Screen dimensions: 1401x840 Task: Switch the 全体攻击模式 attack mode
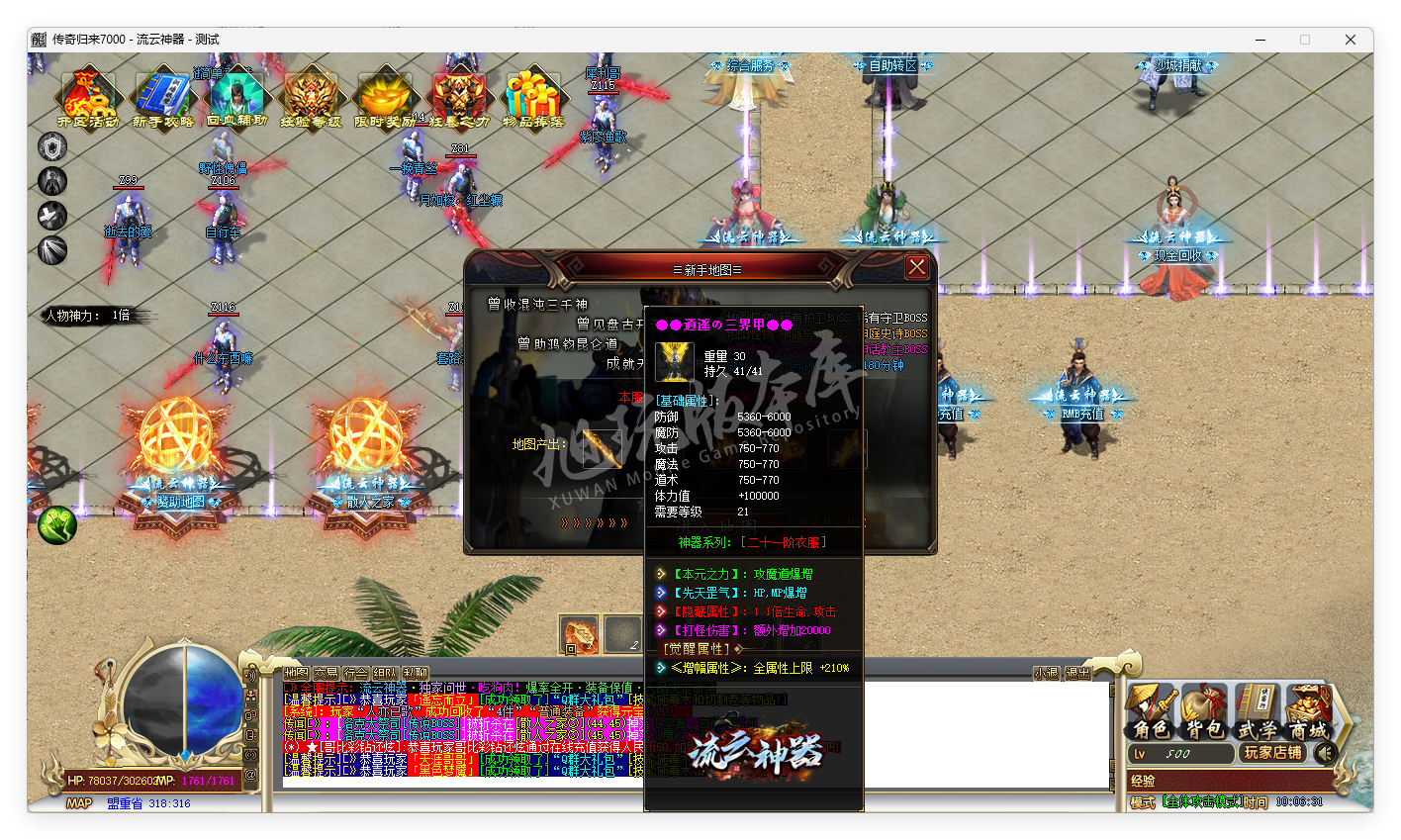click(x=1200, y=801)
